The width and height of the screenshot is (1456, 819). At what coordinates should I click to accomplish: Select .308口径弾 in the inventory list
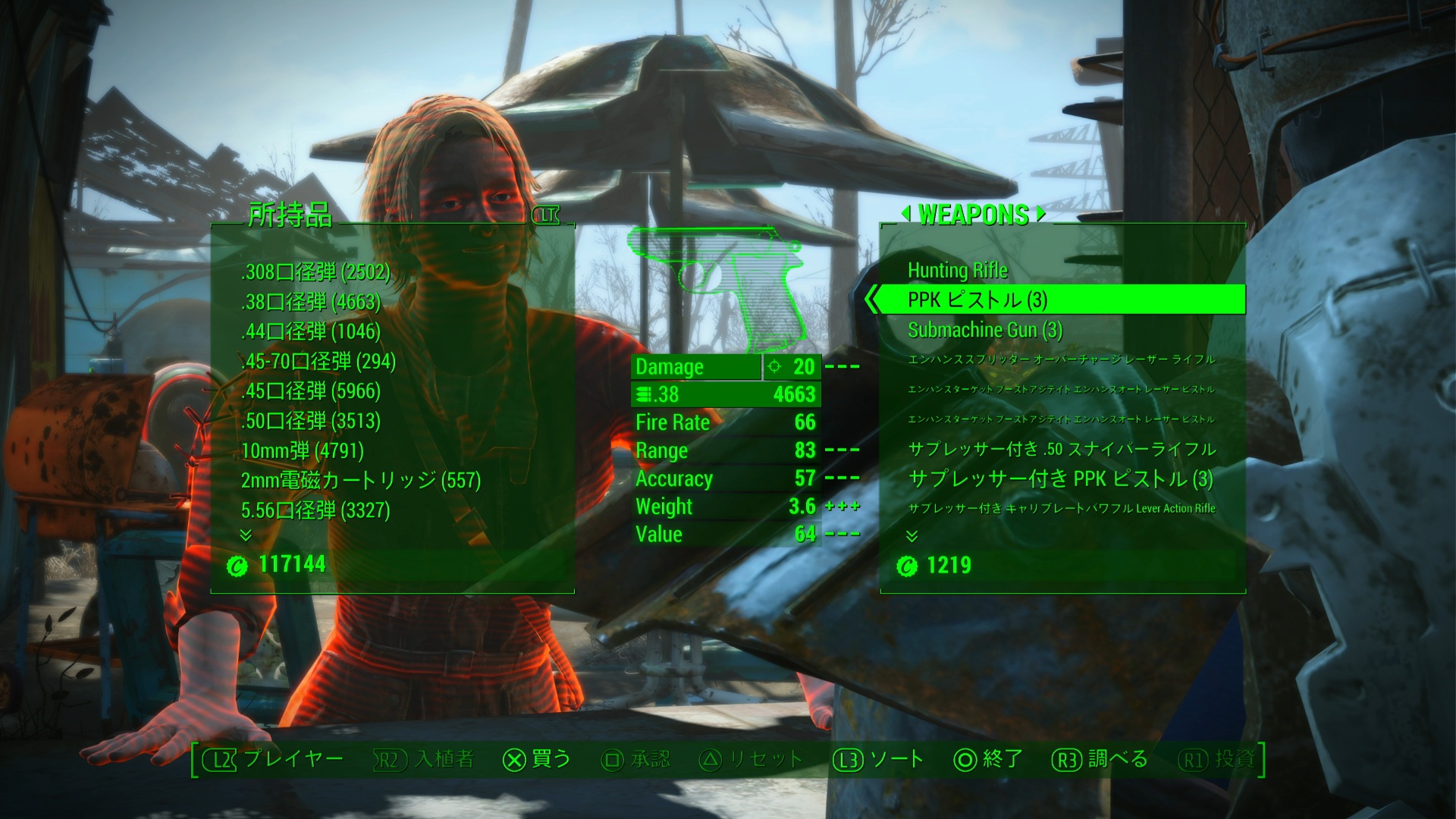point(315,272)
